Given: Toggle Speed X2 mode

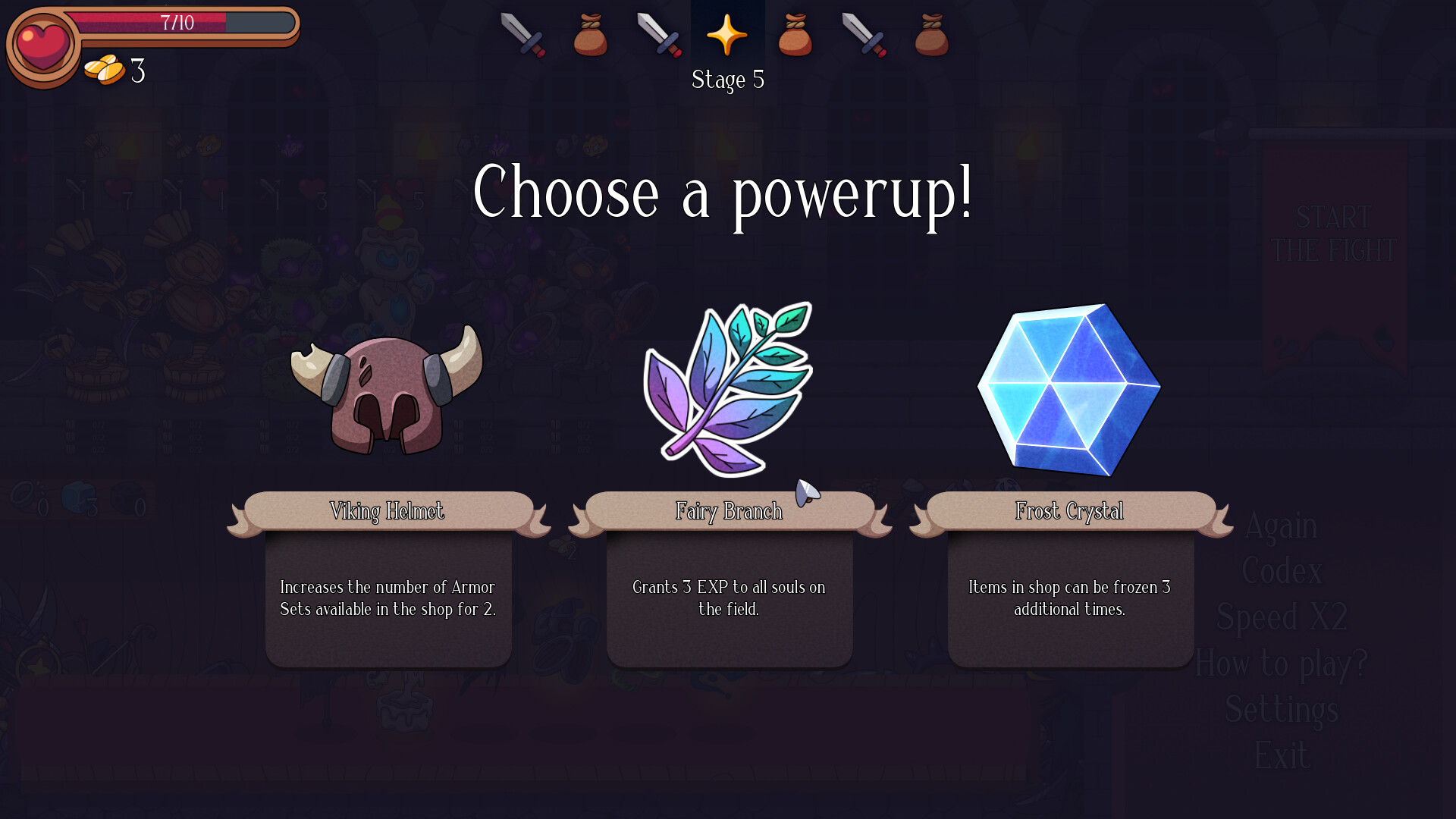Looking at the screenshot, I should point(1282,617).
